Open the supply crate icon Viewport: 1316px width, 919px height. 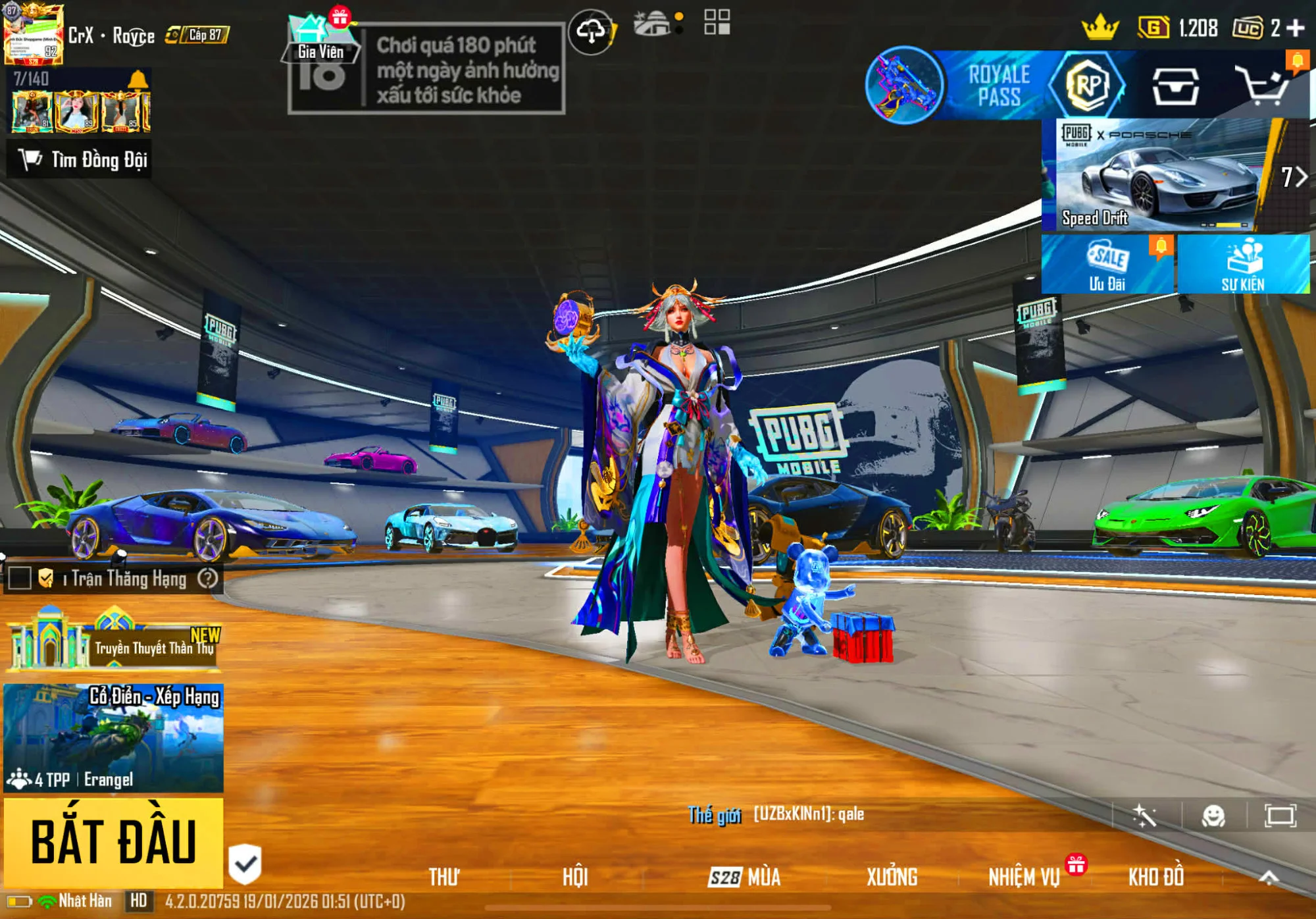point(1175,86)
